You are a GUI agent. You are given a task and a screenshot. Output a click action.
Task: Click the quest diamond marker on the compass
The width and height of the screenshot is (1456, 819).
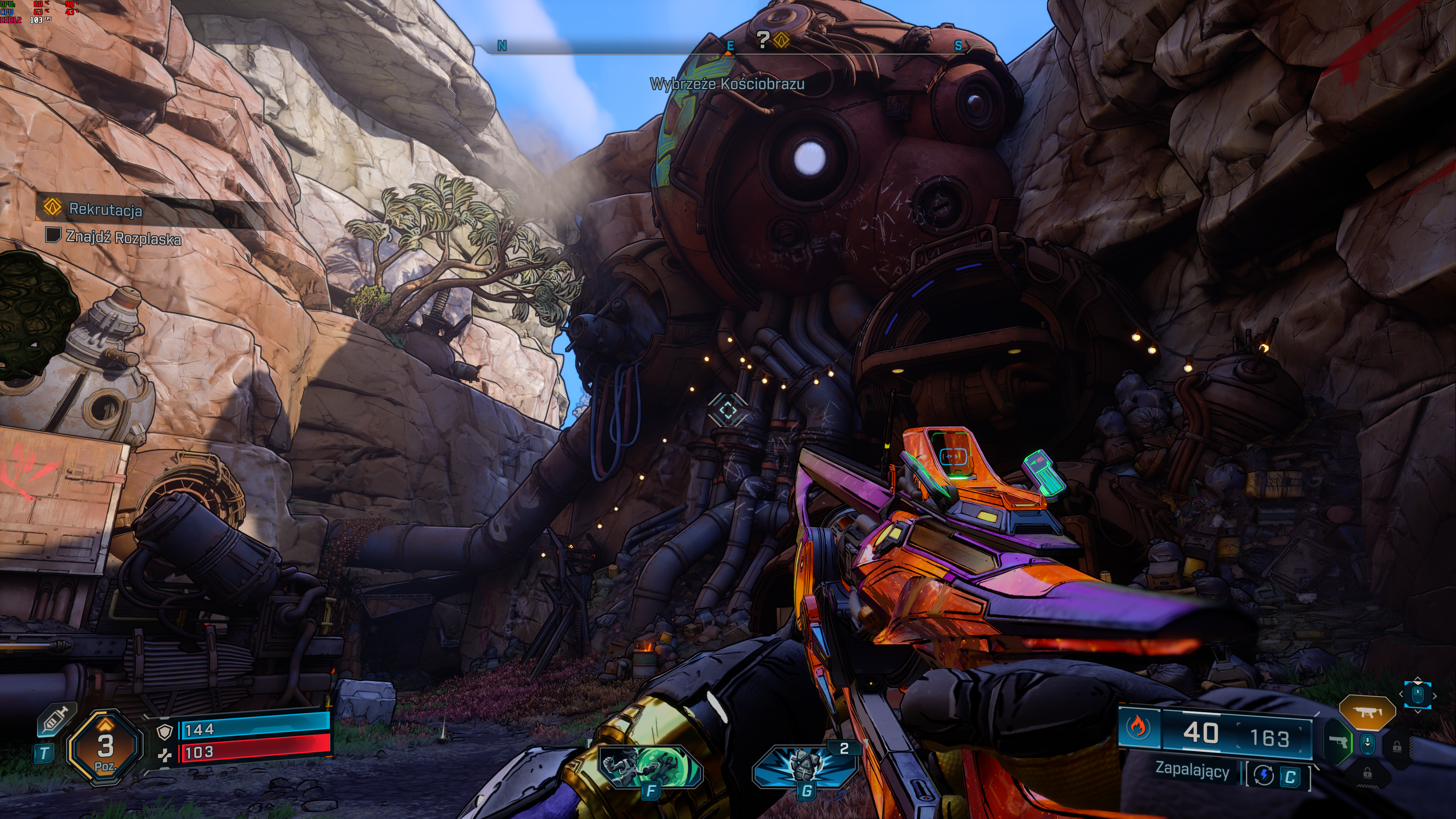pyautogui.click(x=781, y=39)
